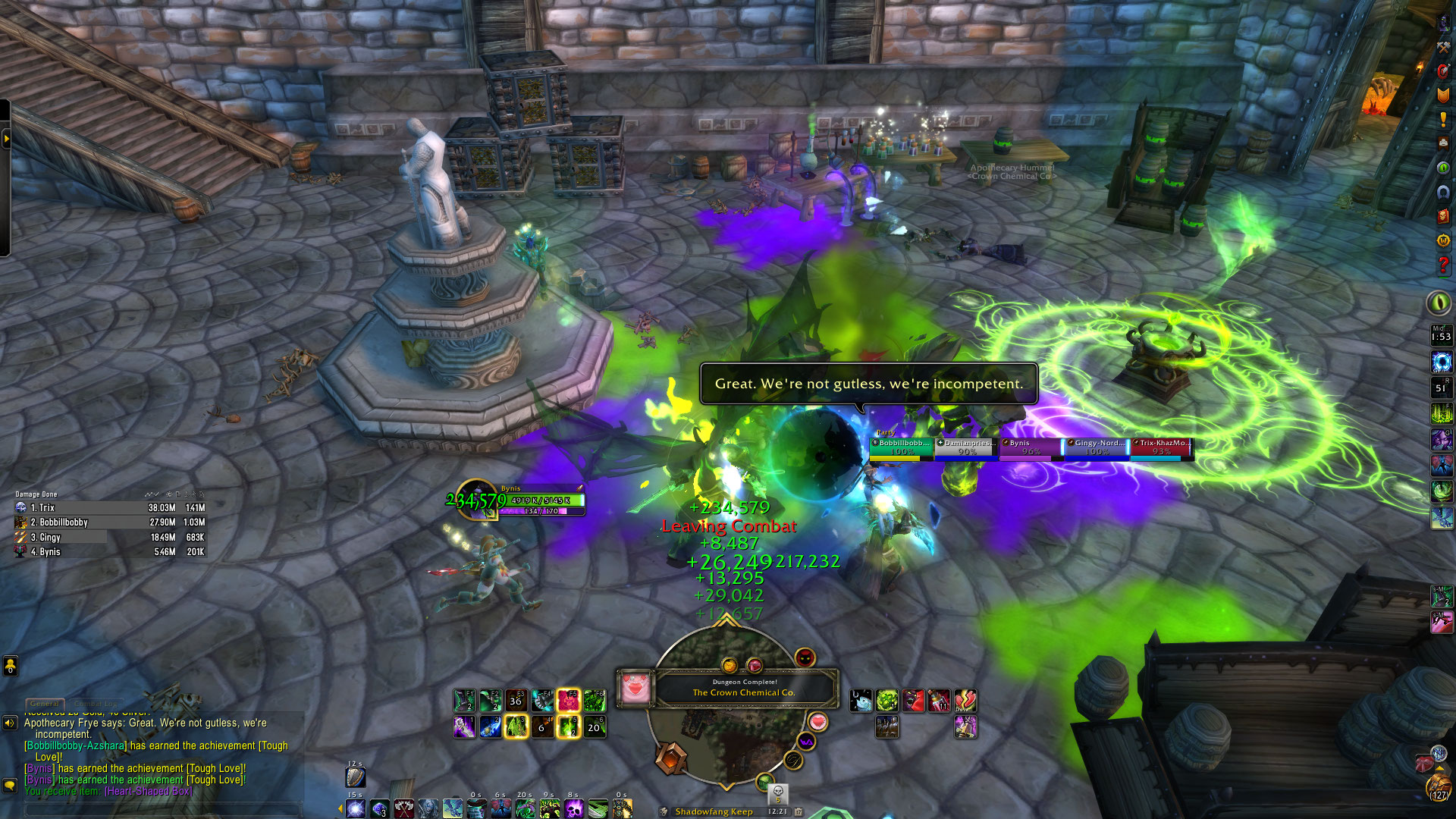
Task: Select Bobbillbobby's party frame
Action: pos(901,447)
